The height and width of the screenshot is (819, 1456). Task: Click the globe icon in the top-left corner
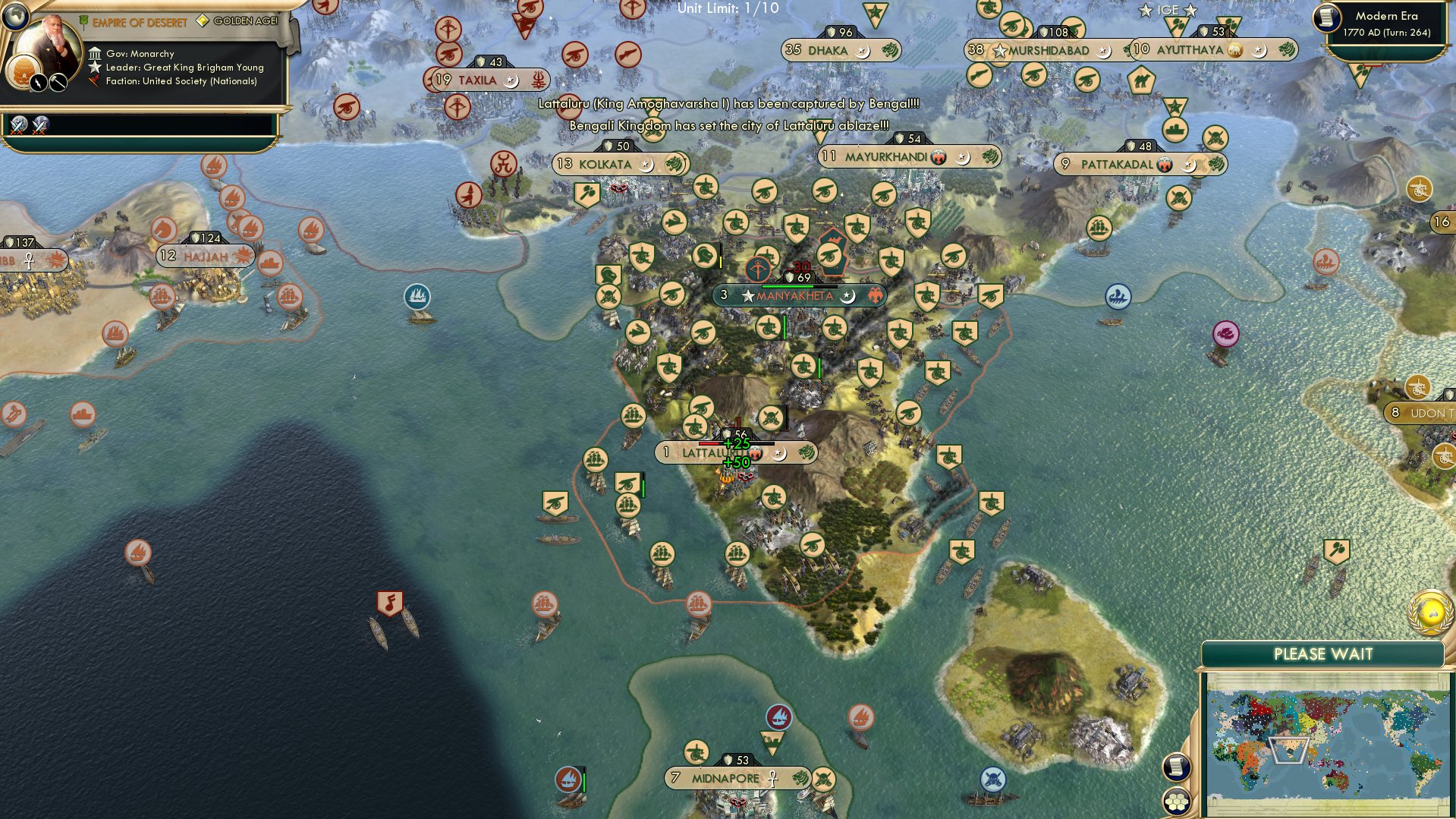point(16,17)
